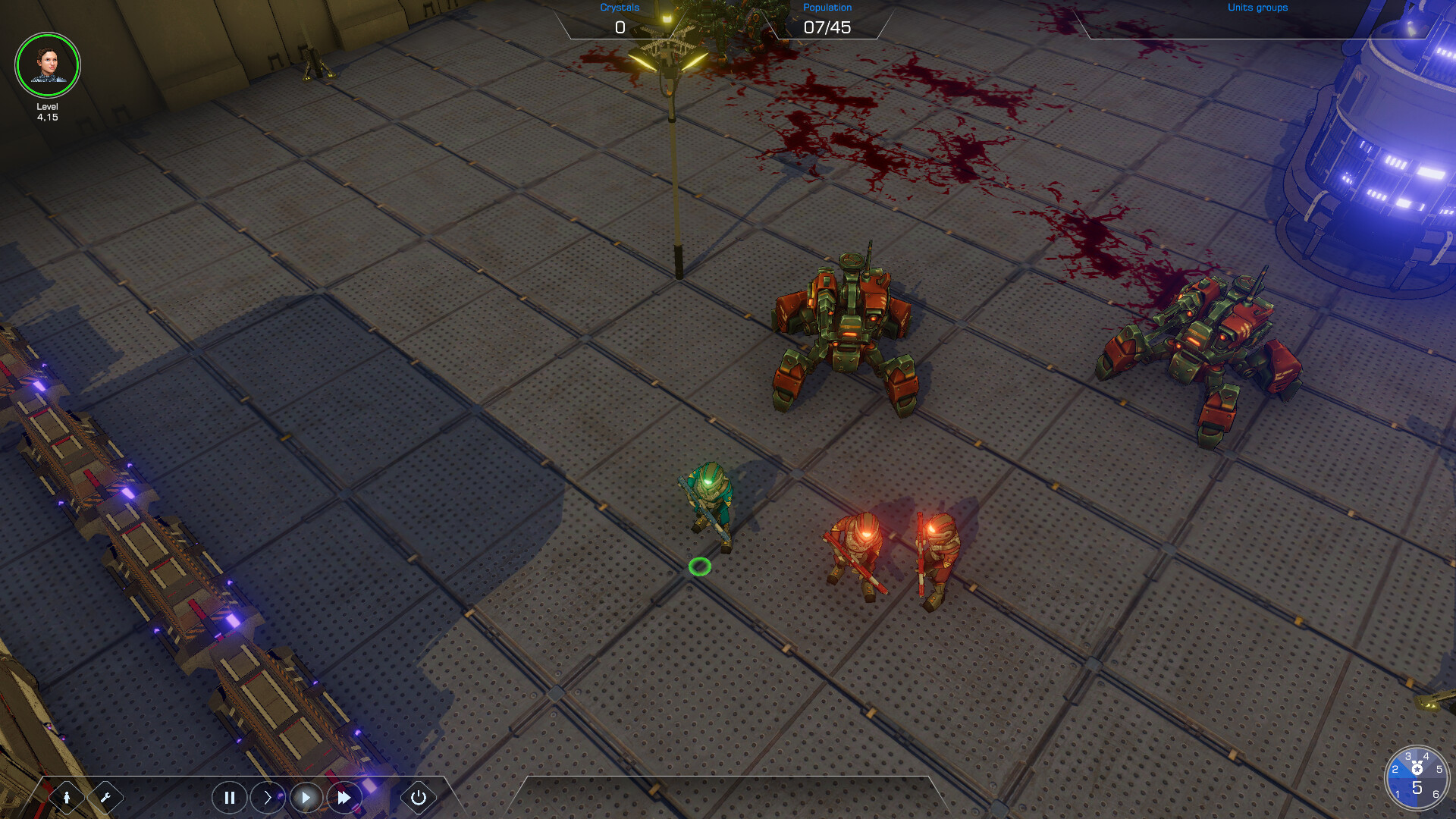Fast-forward the game speed
This screenshot has width=1456, height=819.
pos(344,797)
